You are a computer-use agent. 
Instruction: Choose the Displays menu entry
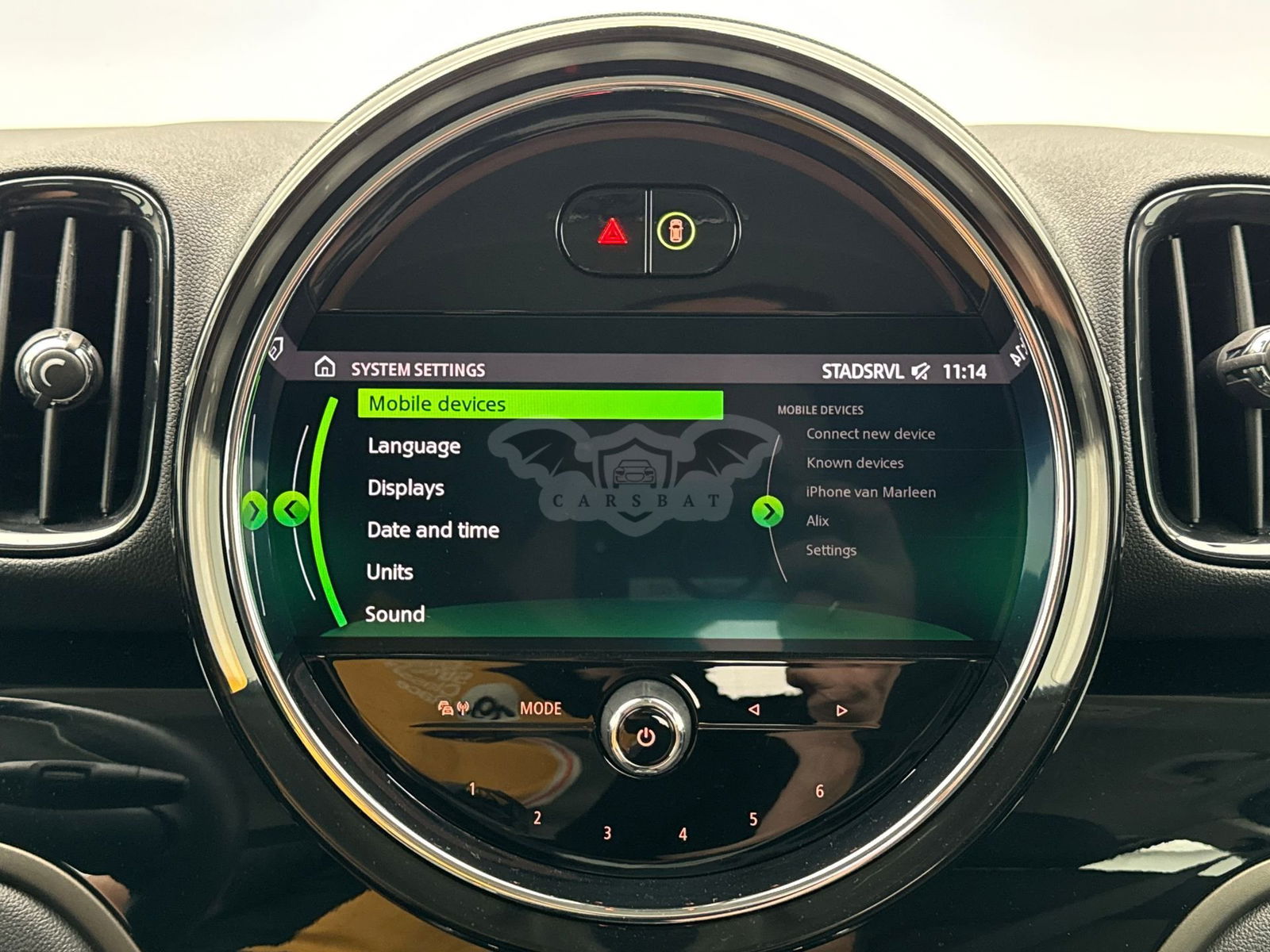[406, 488]
